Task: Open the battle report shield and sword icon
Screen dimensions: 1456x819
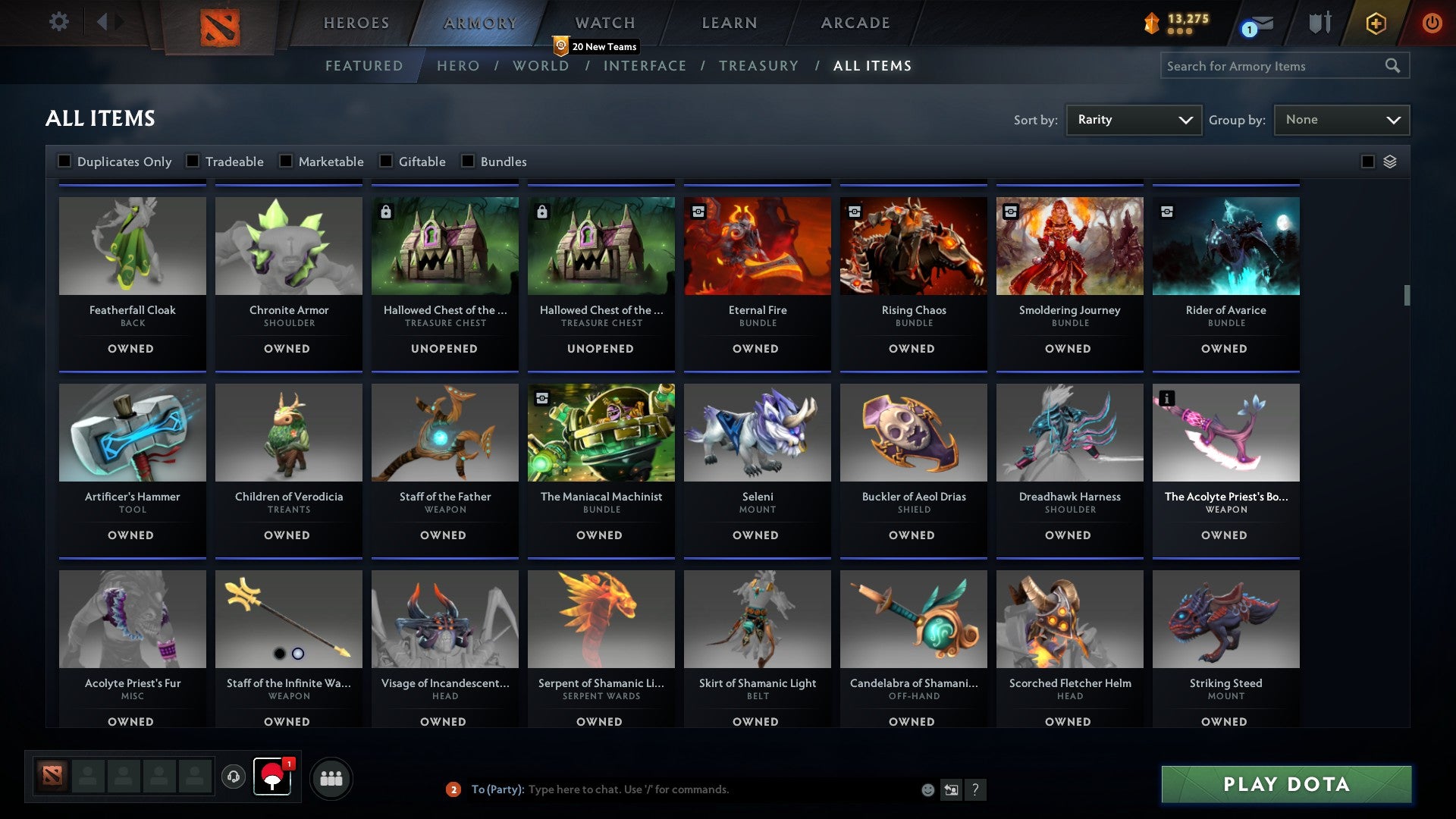Action: 1320,23
